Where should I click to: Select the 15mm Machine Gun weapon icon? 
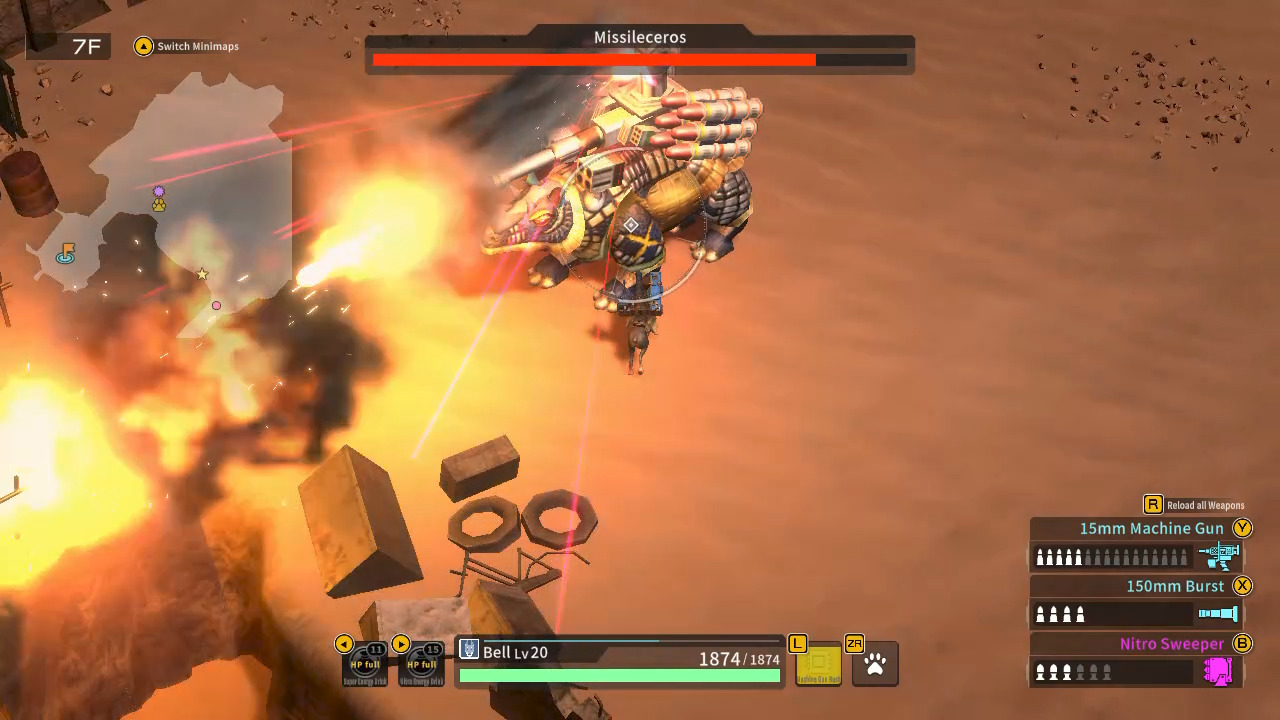[x=1220, y=556]
